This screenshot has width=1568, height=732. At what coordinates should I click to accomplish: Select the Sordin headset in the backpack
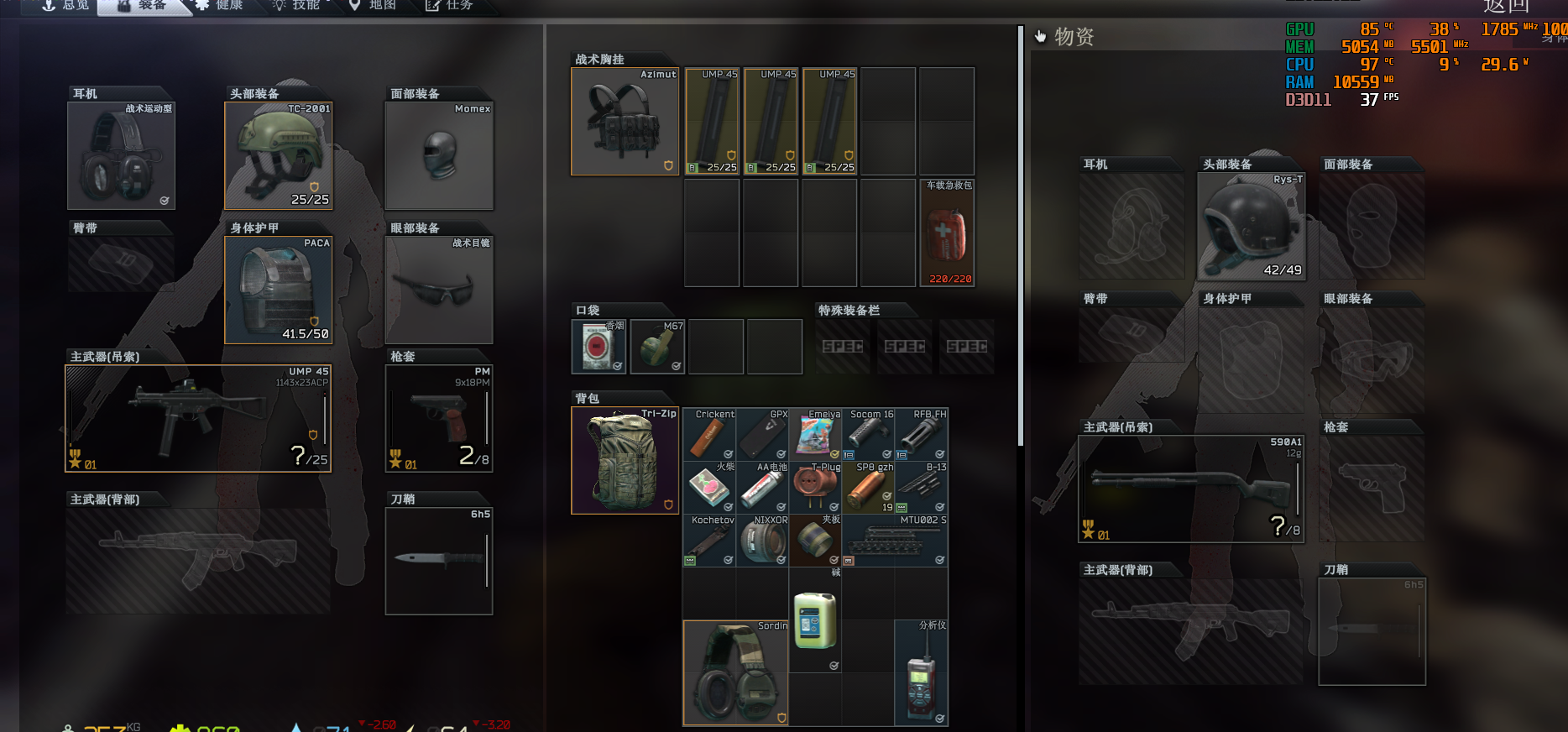(x=735, y=673)
